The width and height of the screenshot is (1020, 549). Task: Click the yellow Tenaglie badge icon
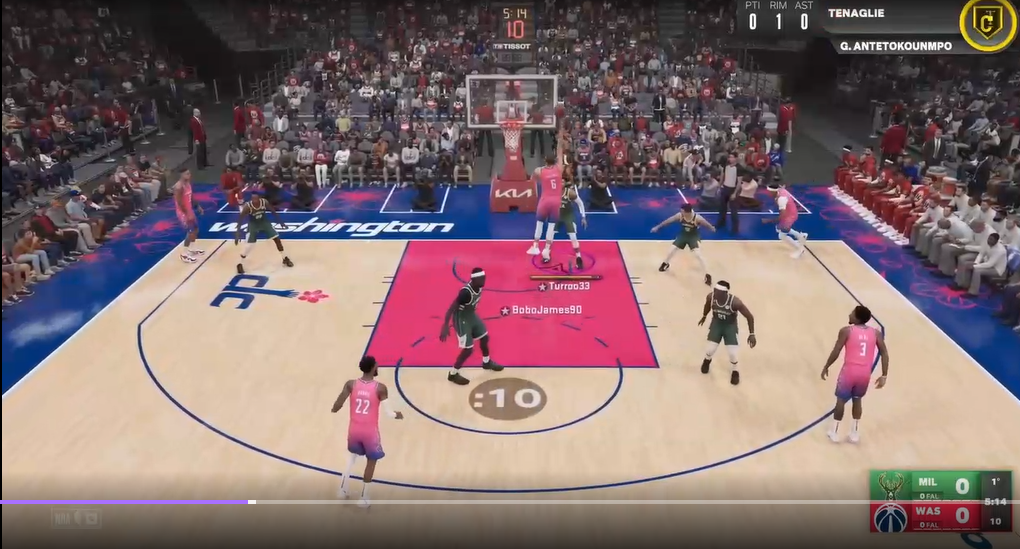(x=987, y=23)
